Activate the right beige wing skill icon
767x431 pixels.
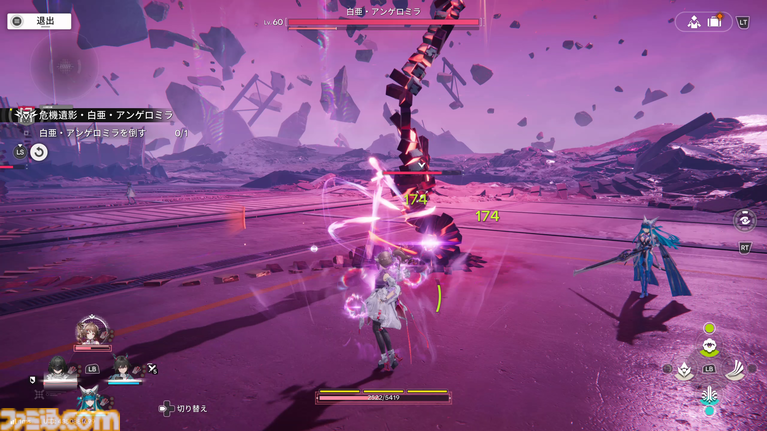point(737,368)
